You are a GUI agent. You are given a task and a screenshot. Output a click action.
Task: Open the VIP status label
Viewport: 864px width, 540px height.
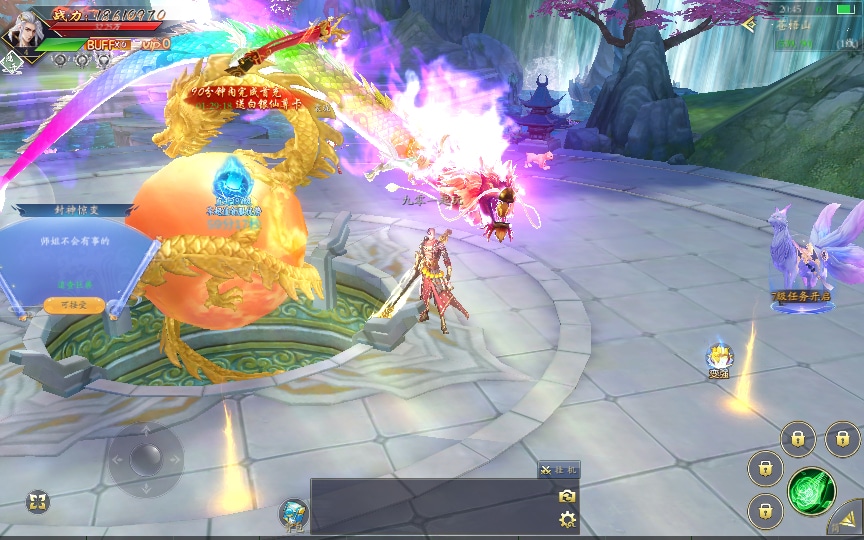pos(155,44)
